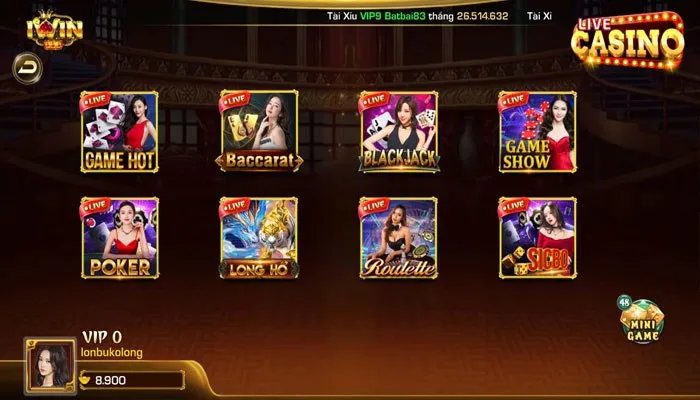
Task: Open the Game Hot live tile
Action: [119, 131]
